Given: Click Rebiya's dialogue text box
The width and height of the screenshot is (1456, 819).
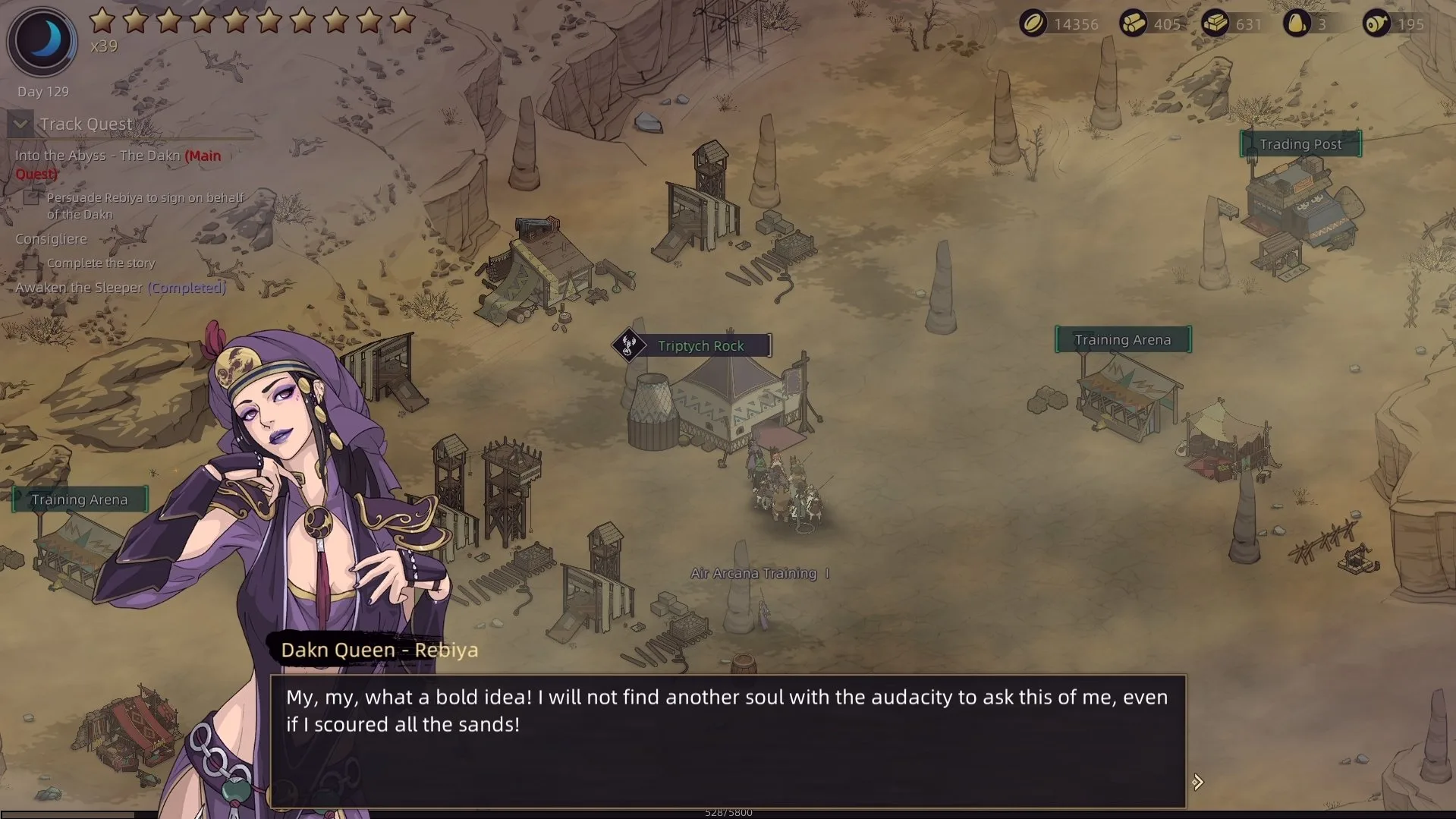Looking at the screenshot, I should (x=727, y=740).
